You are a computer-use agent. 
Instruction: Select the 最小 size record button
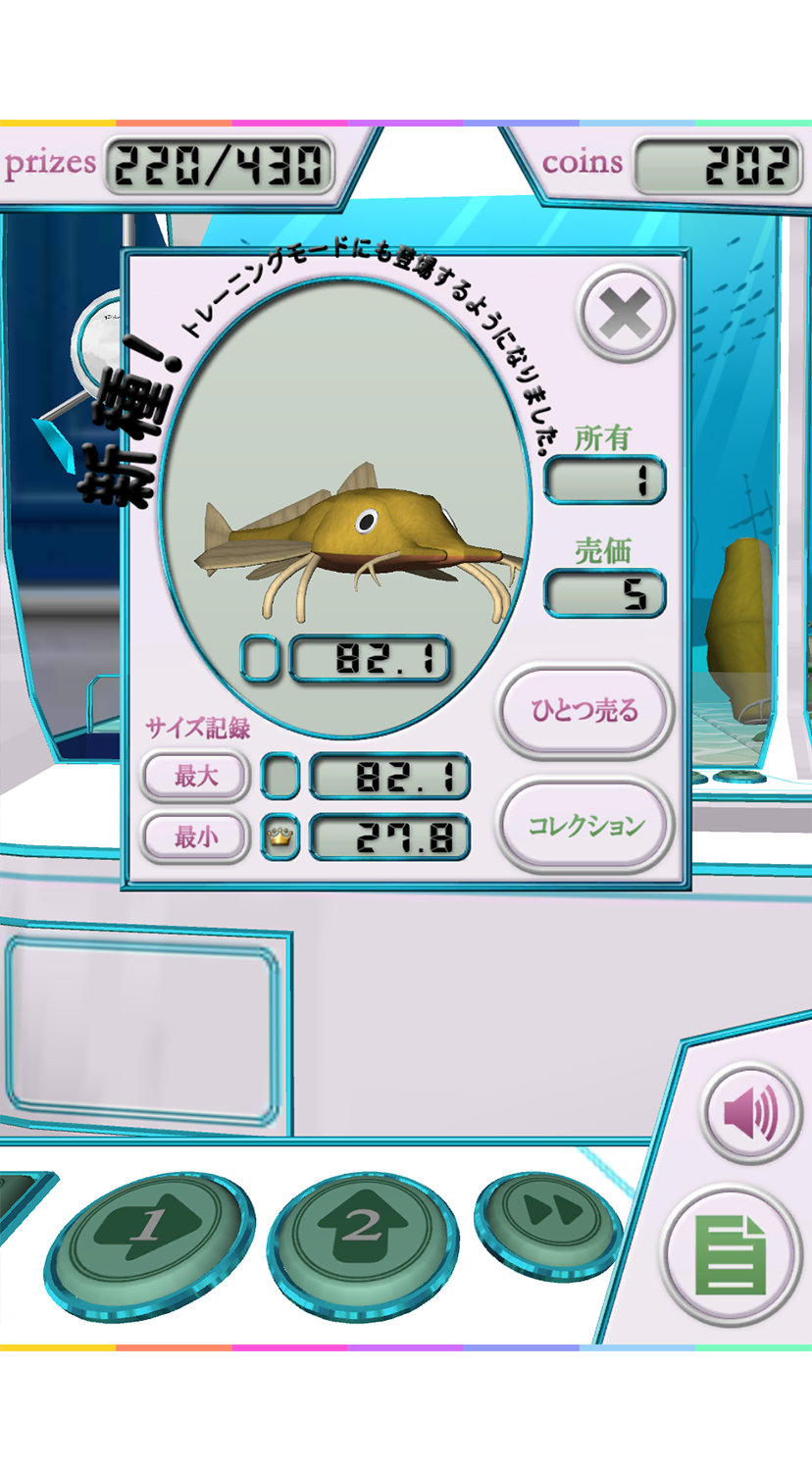click(196, 837)
